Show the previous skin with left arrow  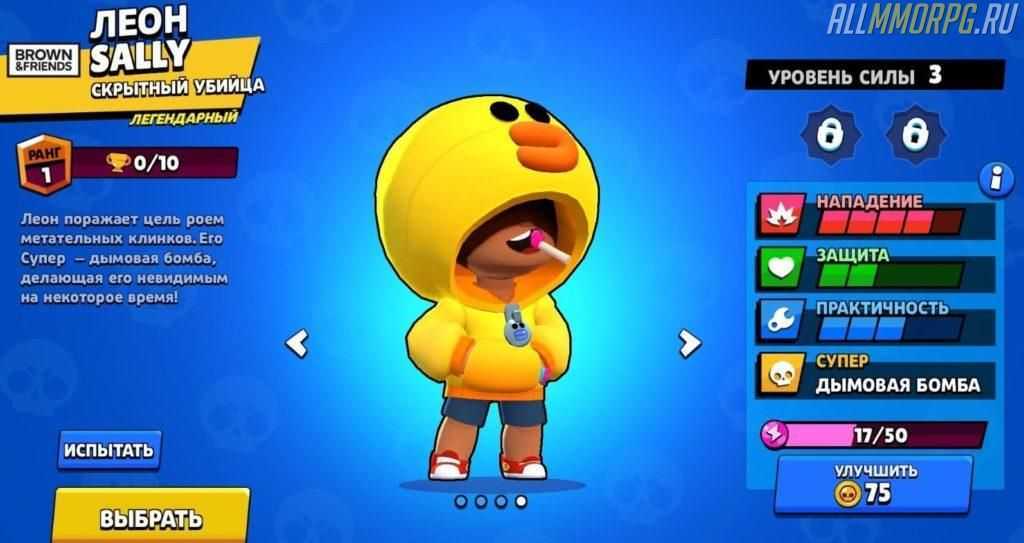pos(296,343)
